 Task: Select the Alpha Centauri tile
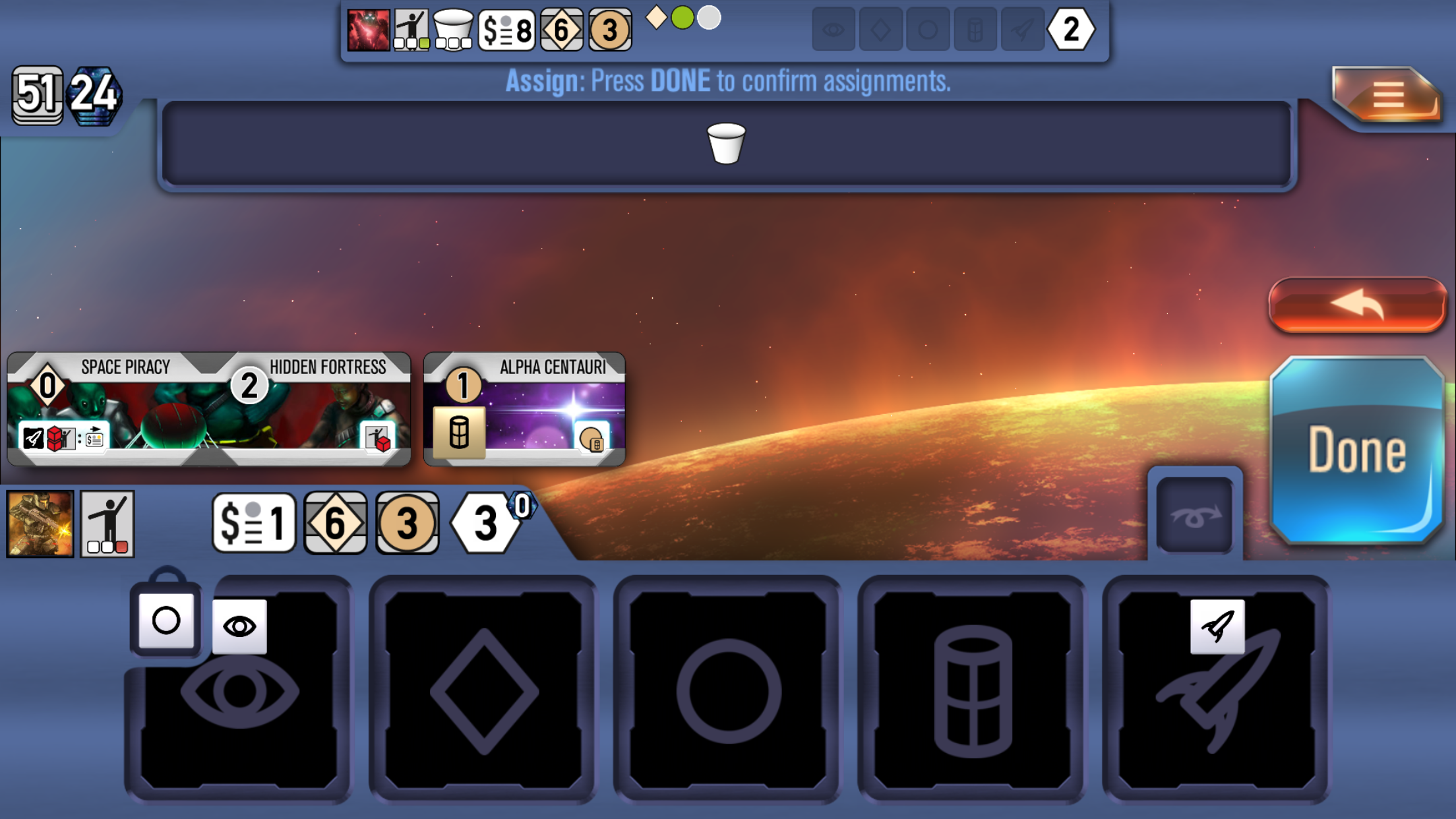[524, 409]
